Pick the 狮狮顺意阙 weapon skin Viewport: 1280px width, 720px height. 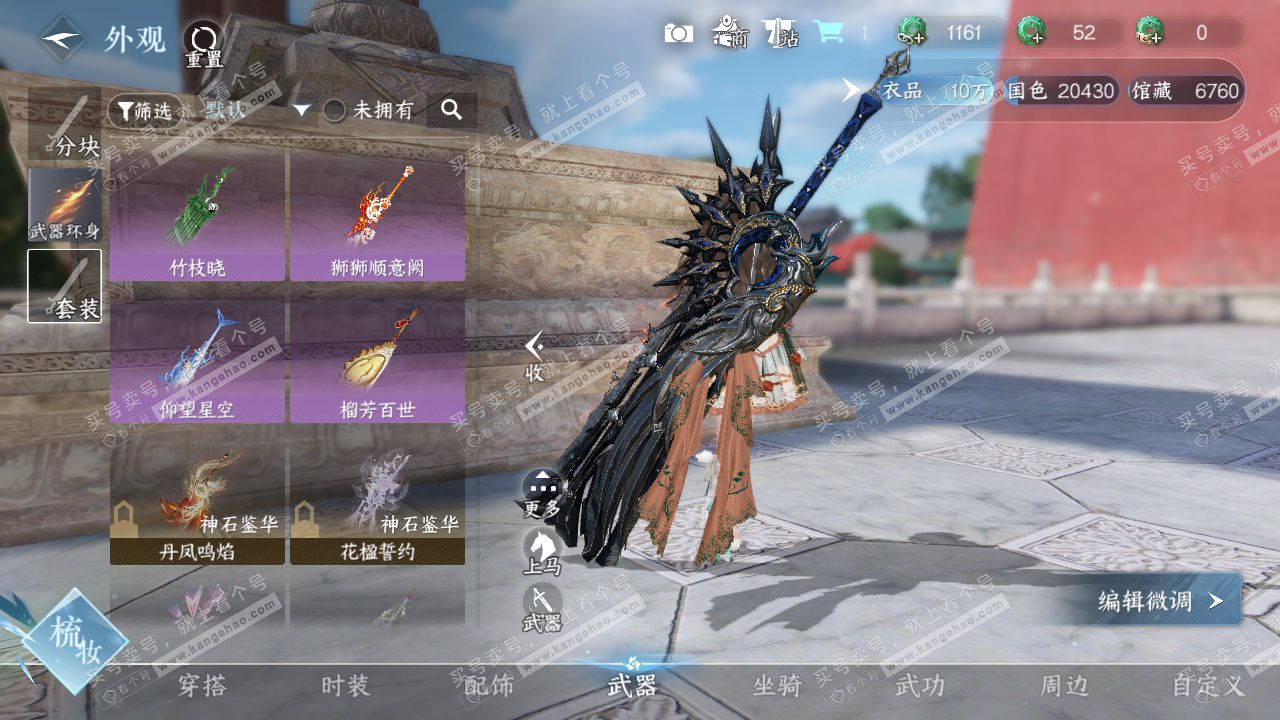tap(377, 215)
